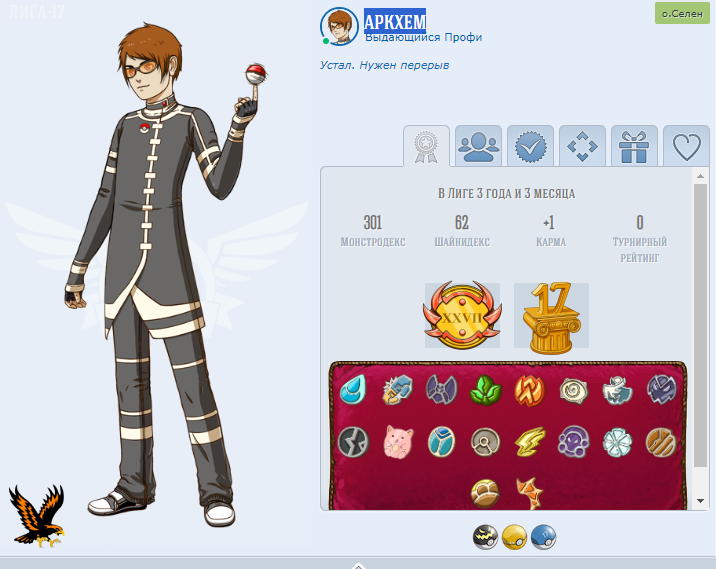Open the player avatar portrait
This screenshot has width=716, height=569.
[x=339, y=27]
